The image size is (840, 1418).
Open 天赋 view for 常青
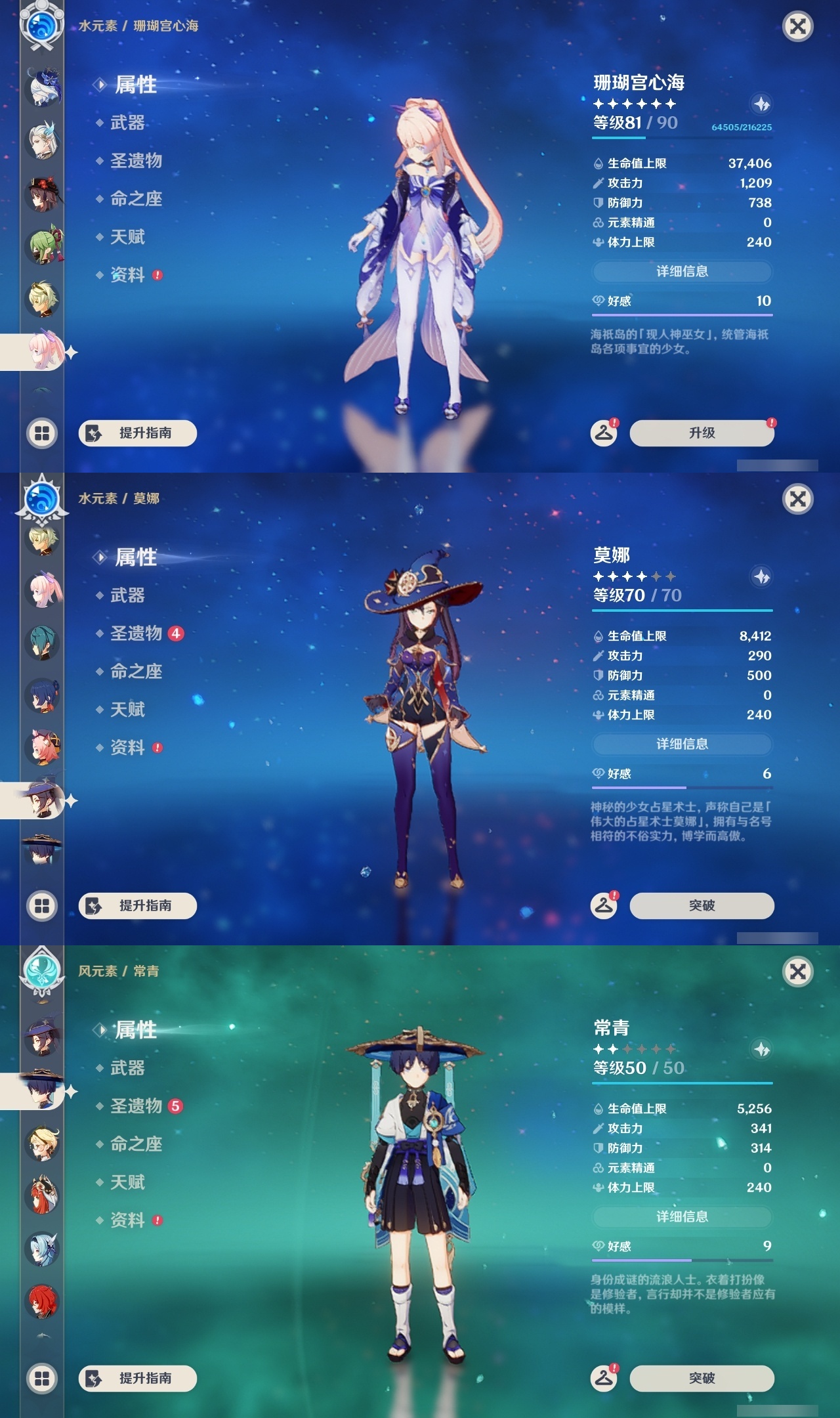tap(128, 1182)
